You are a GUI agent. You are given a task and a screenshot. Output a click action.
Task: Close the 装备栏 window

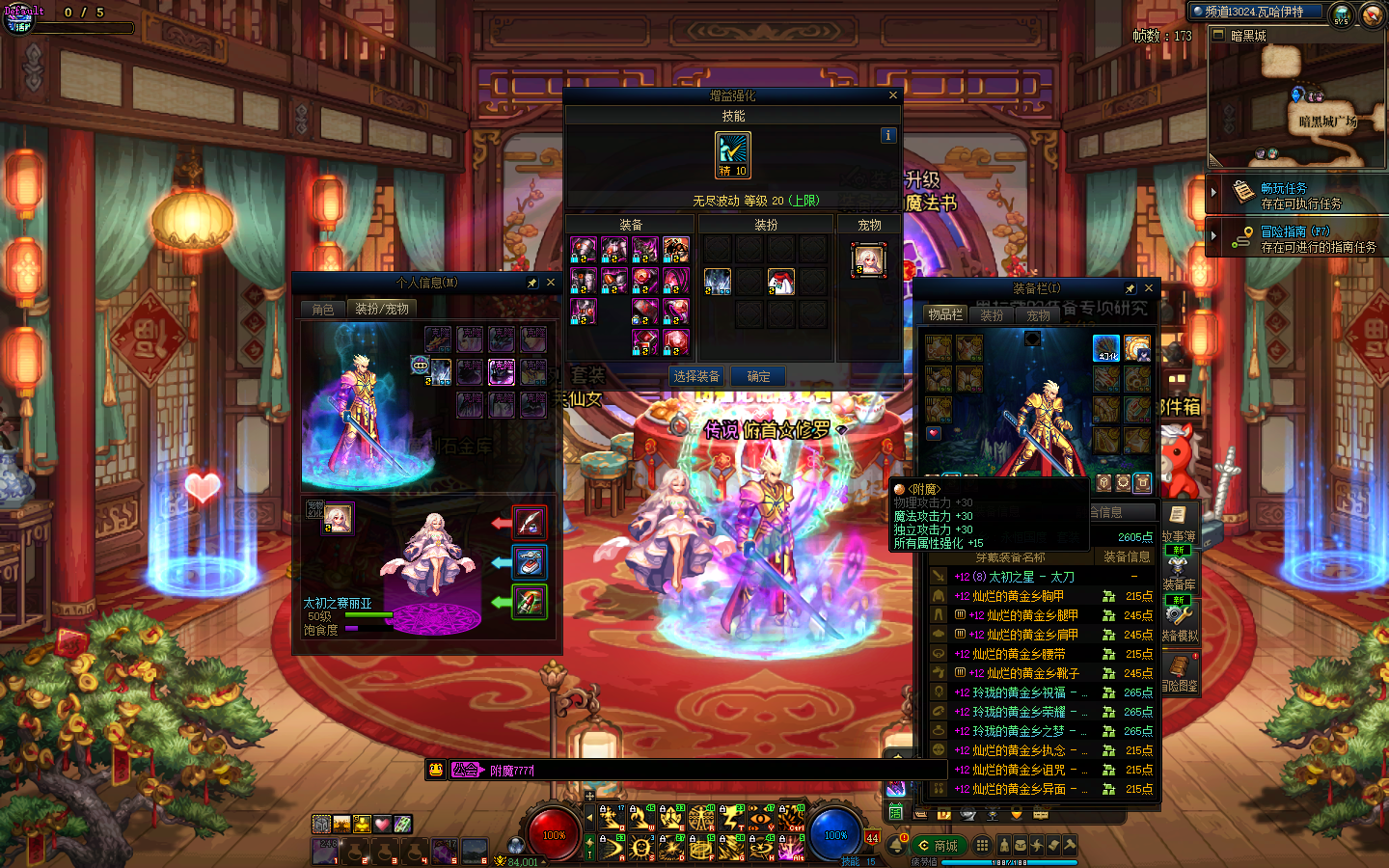[x=1149, y=288]
